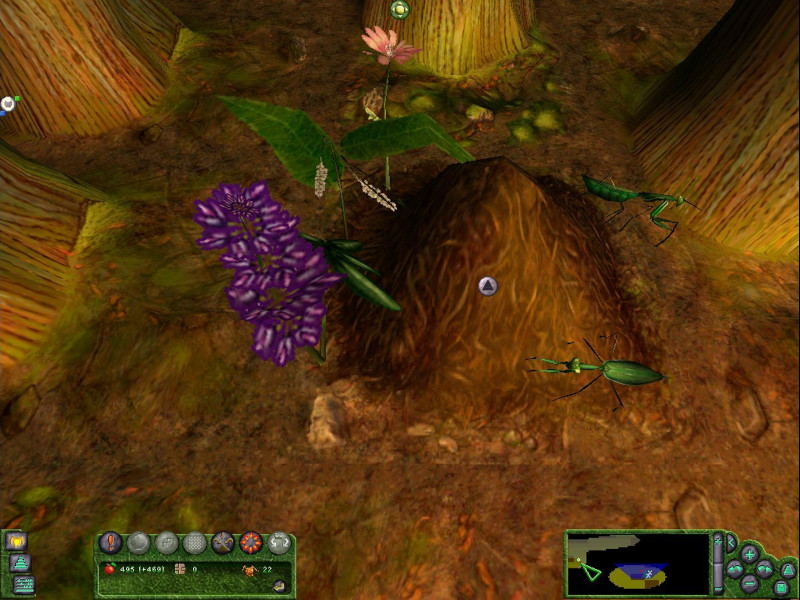The width and height of the screenshot is (800, 600).
Task: Click the green square camera view button
Action: click(781, 587)
